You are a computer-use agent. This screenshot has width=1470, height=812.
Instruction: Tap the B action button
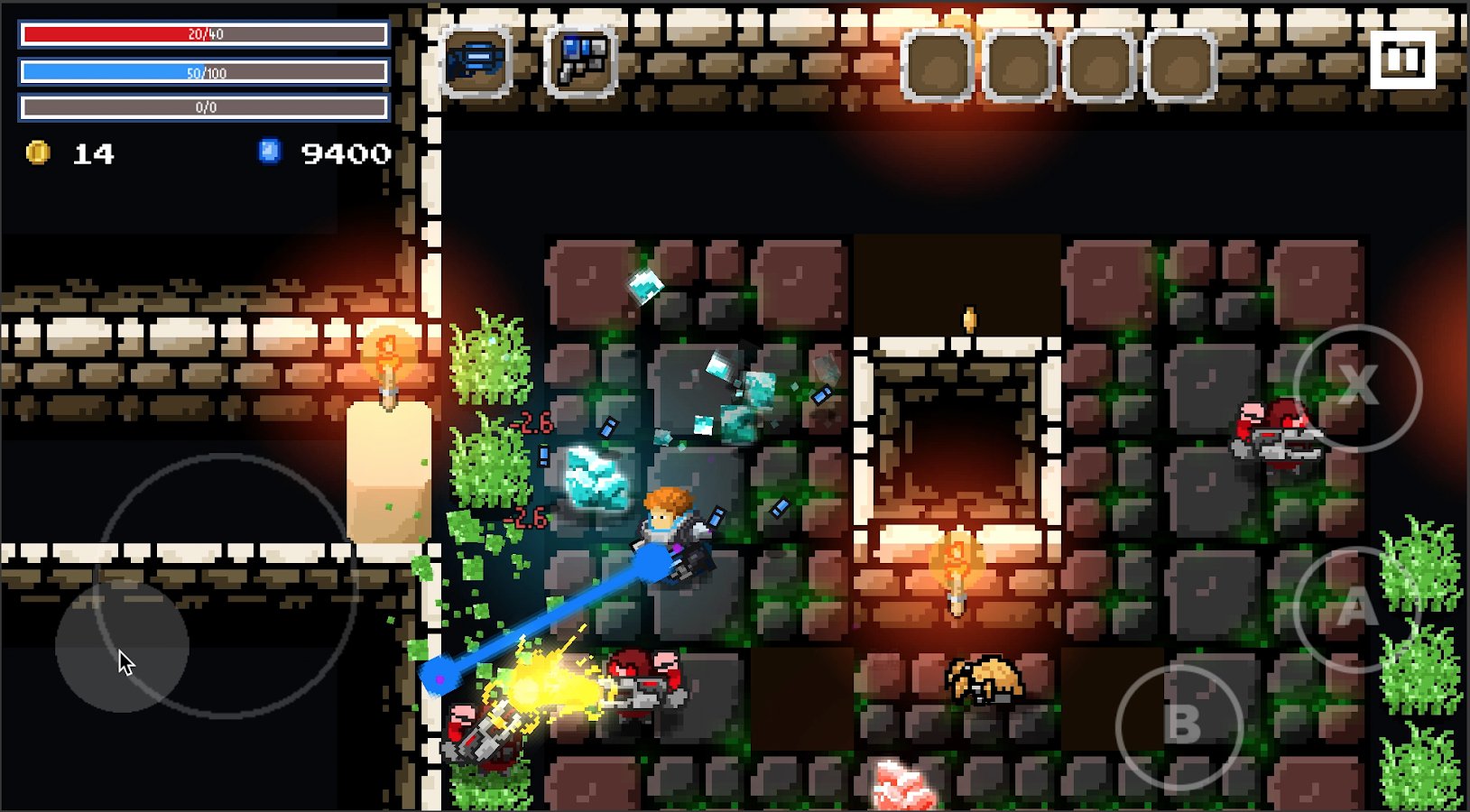coord(1180,725)
